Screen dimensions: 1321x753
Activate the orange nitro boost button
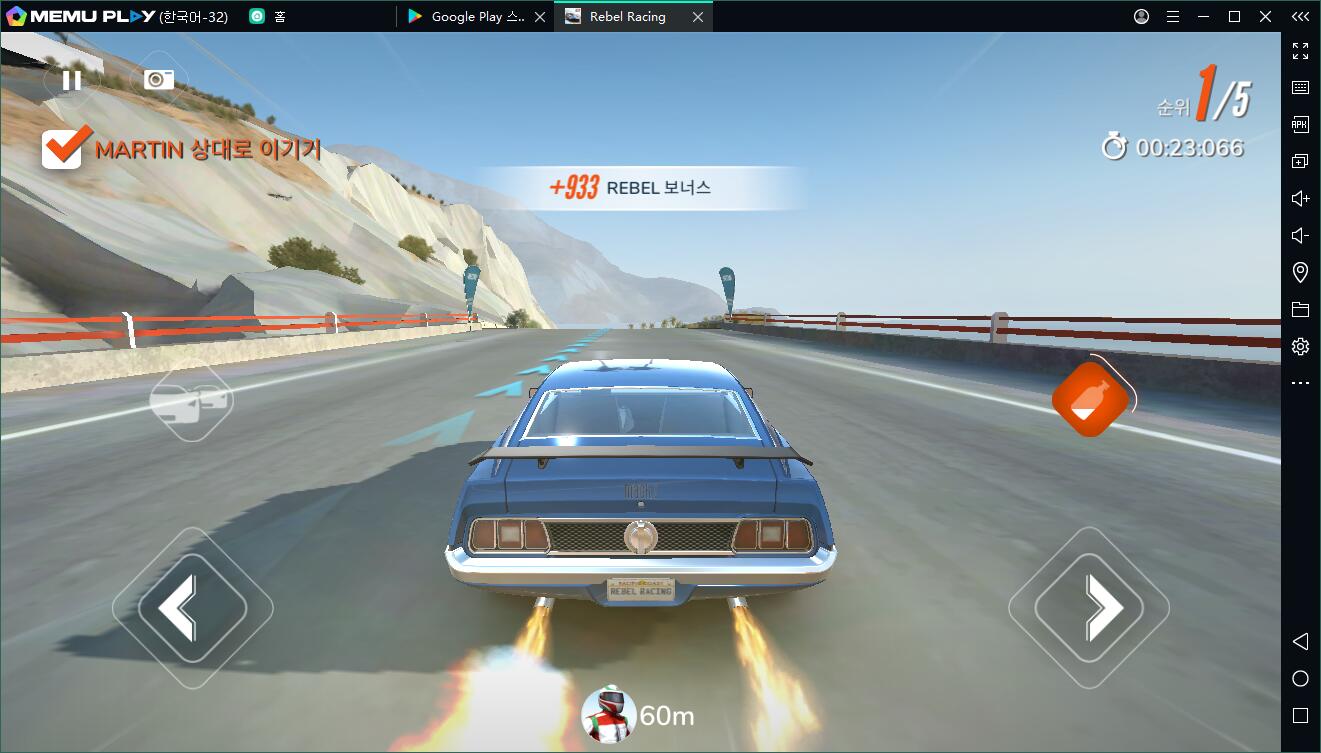pos(1090,399)
